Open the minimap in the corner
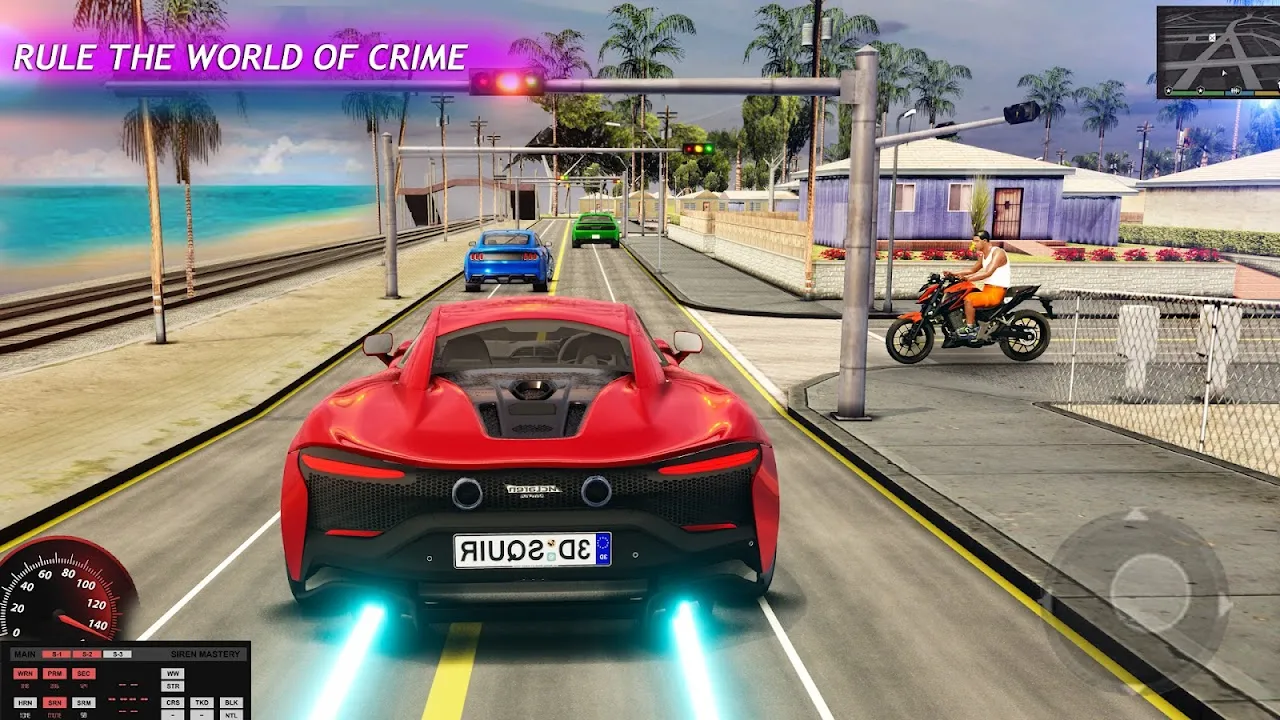Image resolution: width=1280 pixels, height=720 pixels. pos(1218,52)
